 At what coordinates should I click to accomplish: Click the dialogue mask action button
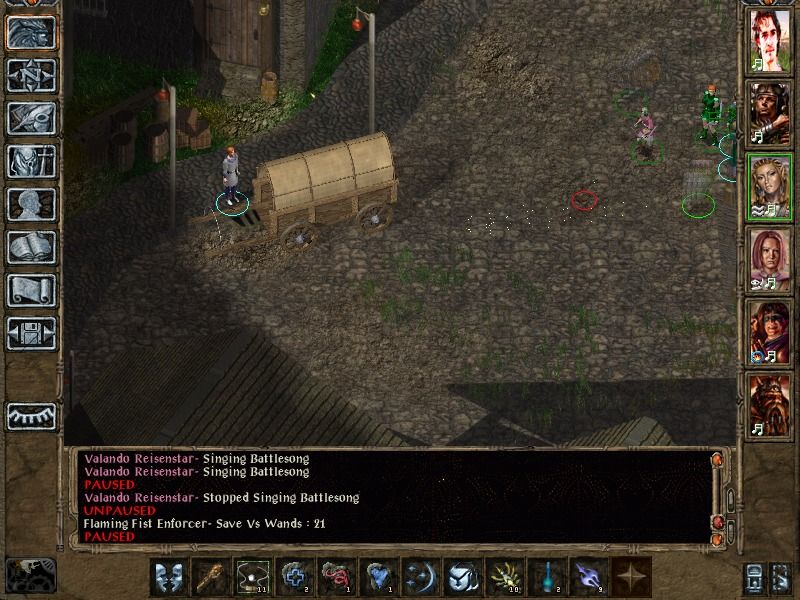168,578
